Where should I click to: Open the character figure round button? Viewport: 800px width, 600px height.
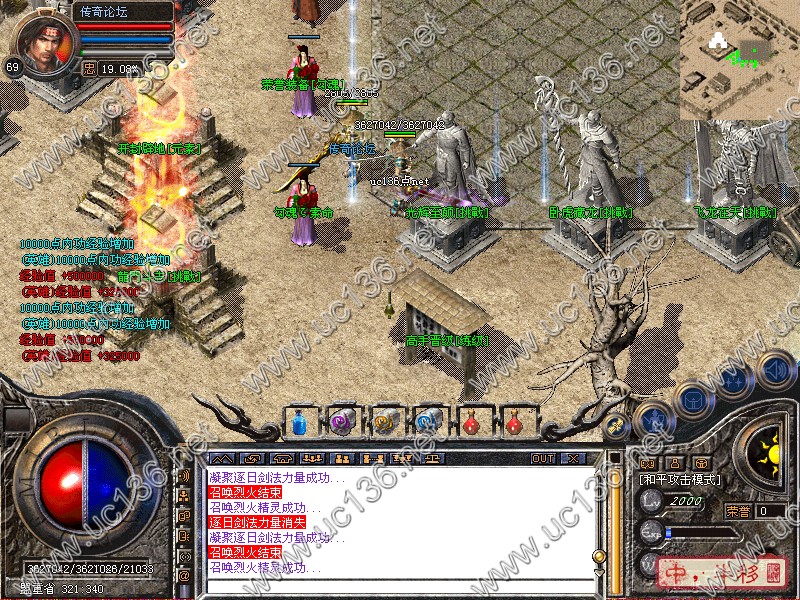653,418
